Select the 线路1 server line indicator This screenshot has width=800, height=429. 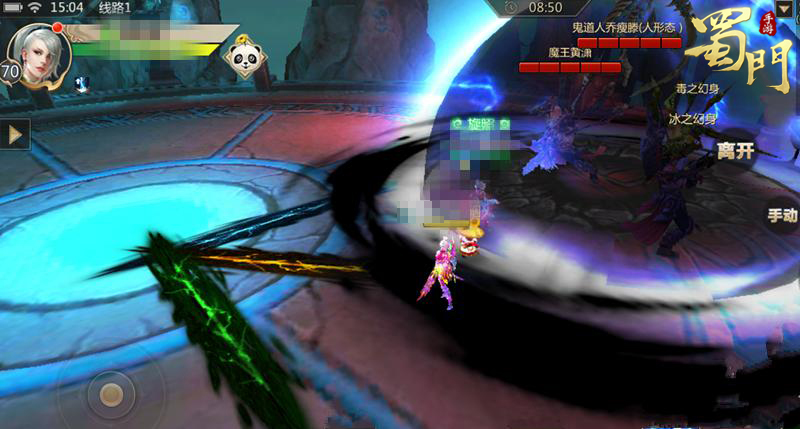117,8
